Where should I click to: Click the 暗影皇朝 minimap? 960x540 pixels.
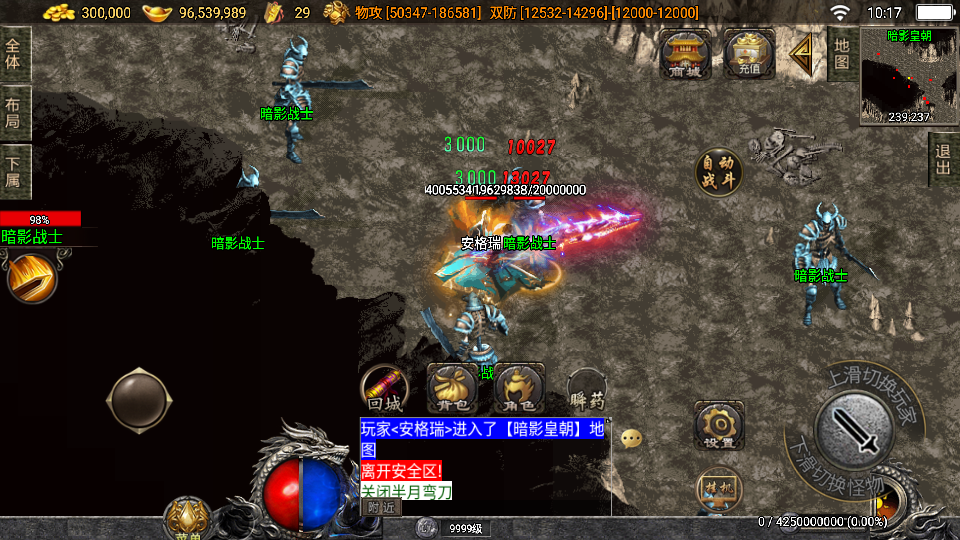pyautogui.click(x=909, y=76)
